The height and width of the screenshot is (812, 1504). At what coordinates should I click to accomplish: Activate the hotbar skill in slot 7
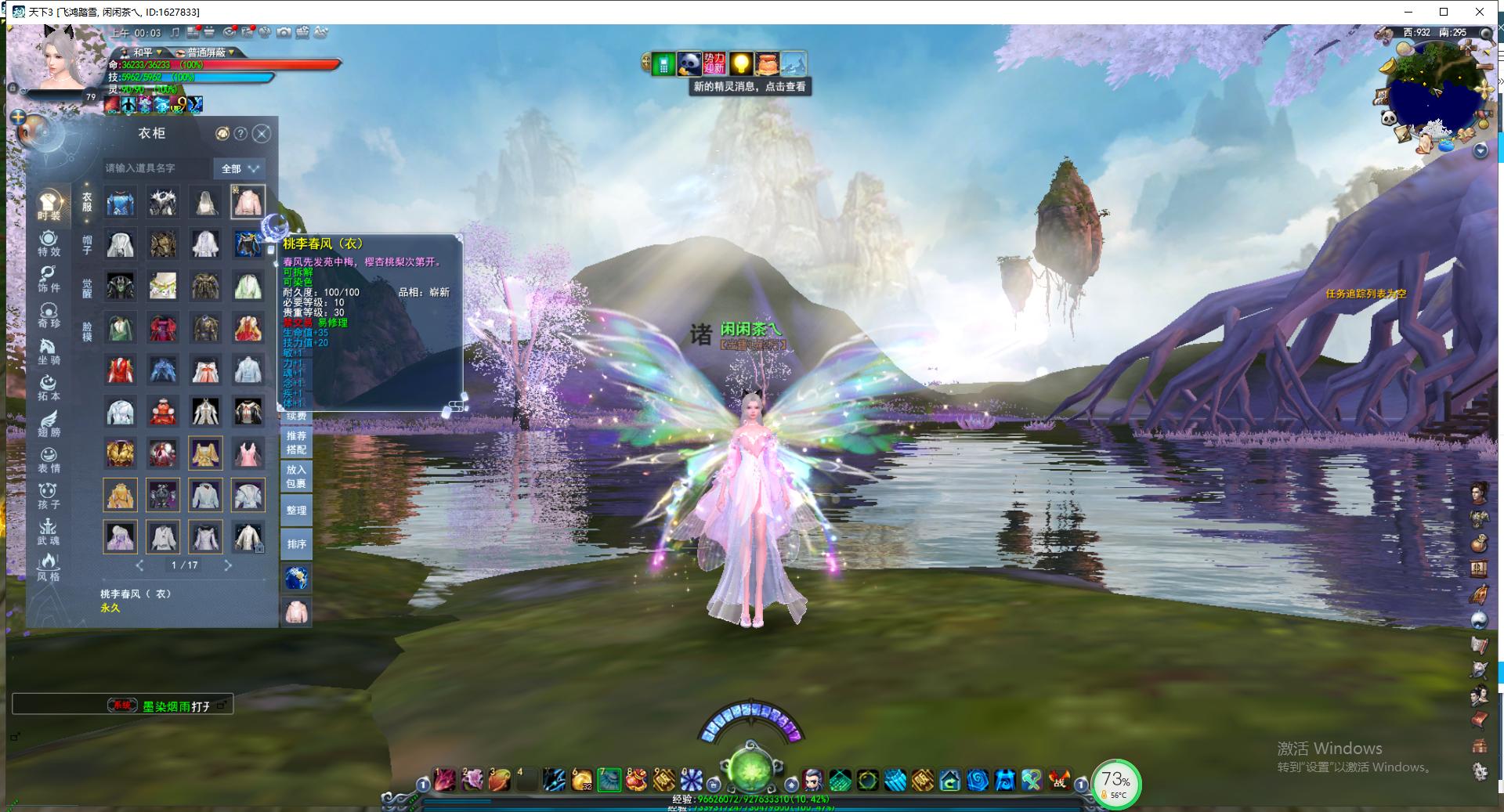pos(609,779)
